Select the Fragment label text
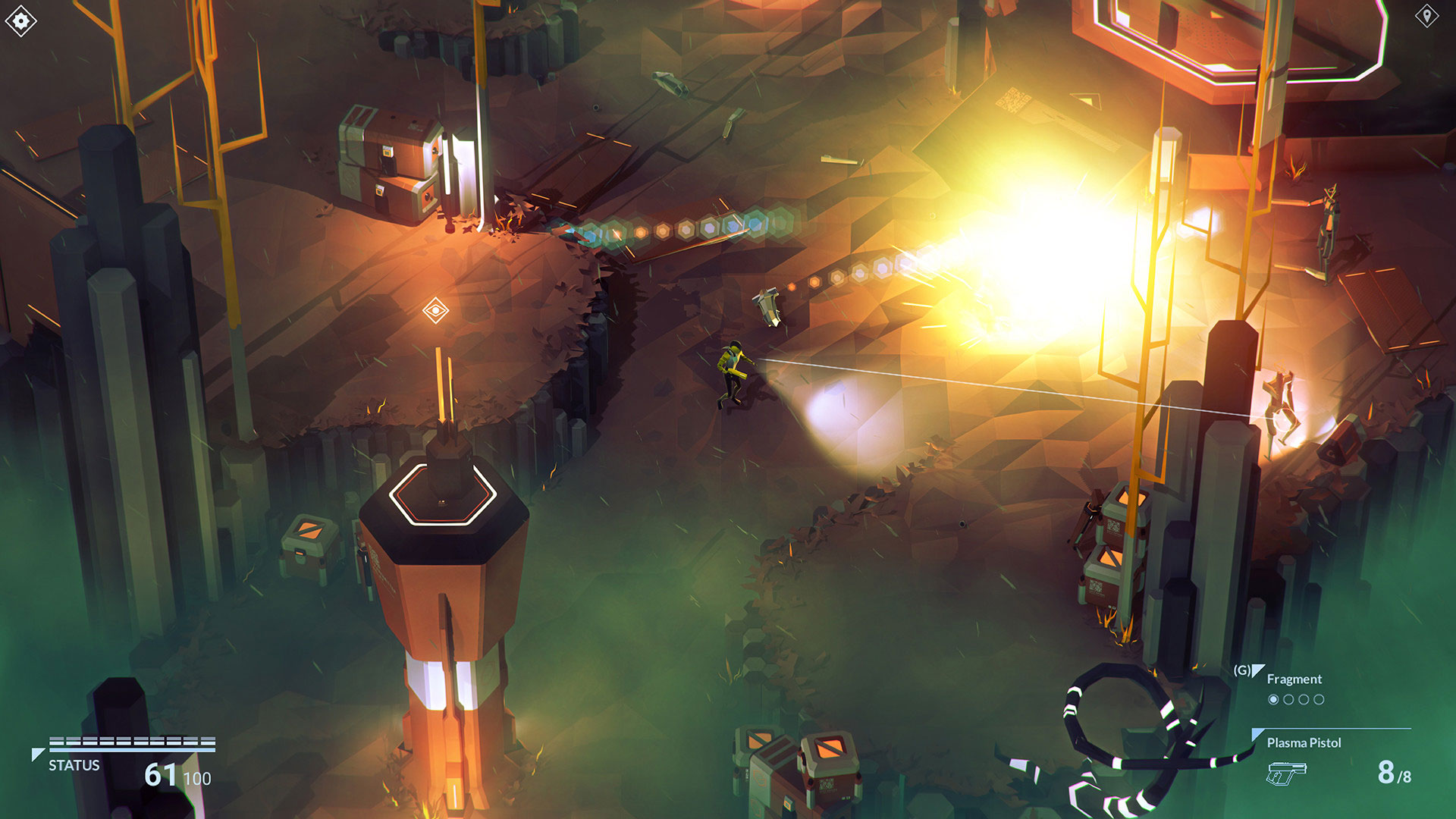This screenshot has width=1456, height=819. tap(1293, 679)
